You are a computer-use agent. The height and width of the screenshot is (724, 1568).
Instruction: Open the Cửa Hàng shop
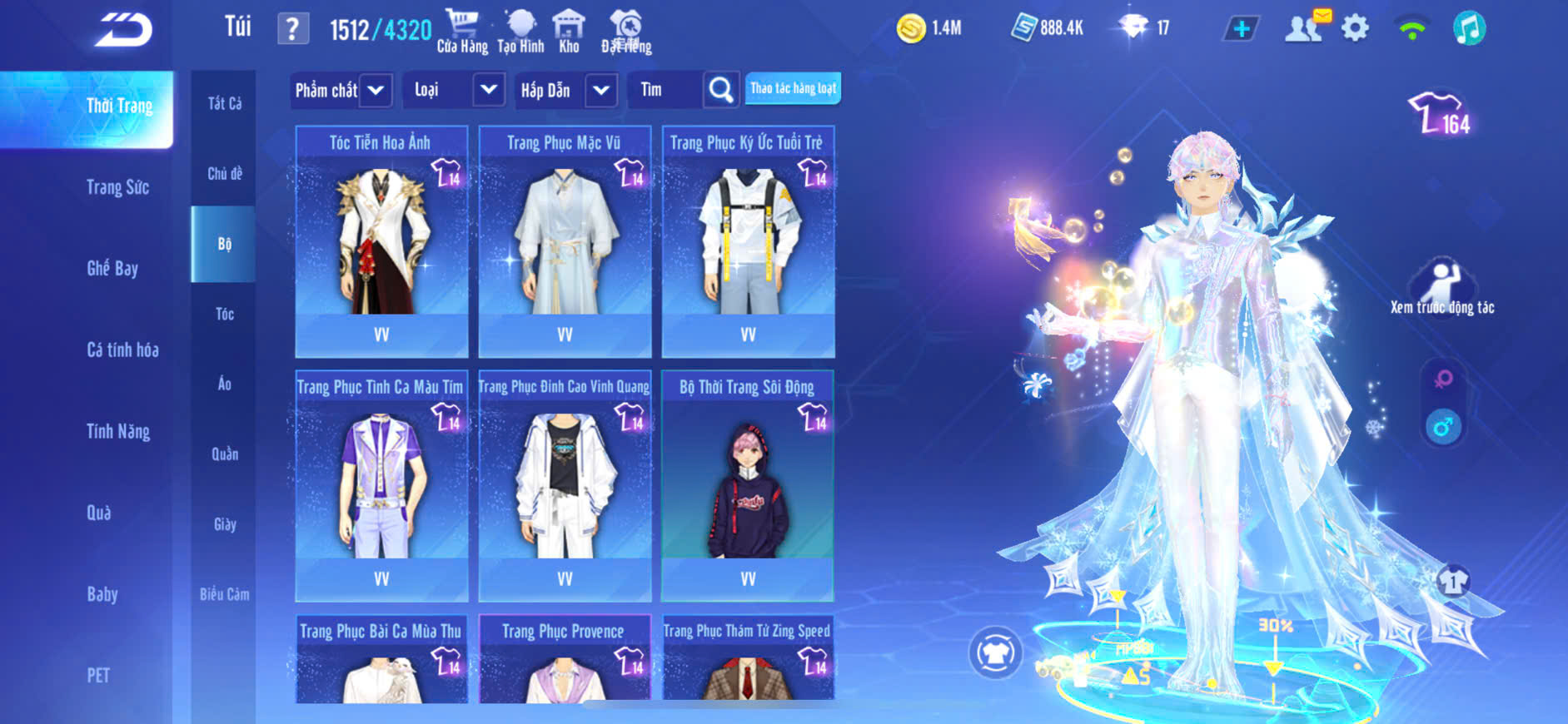pos(462,31)
